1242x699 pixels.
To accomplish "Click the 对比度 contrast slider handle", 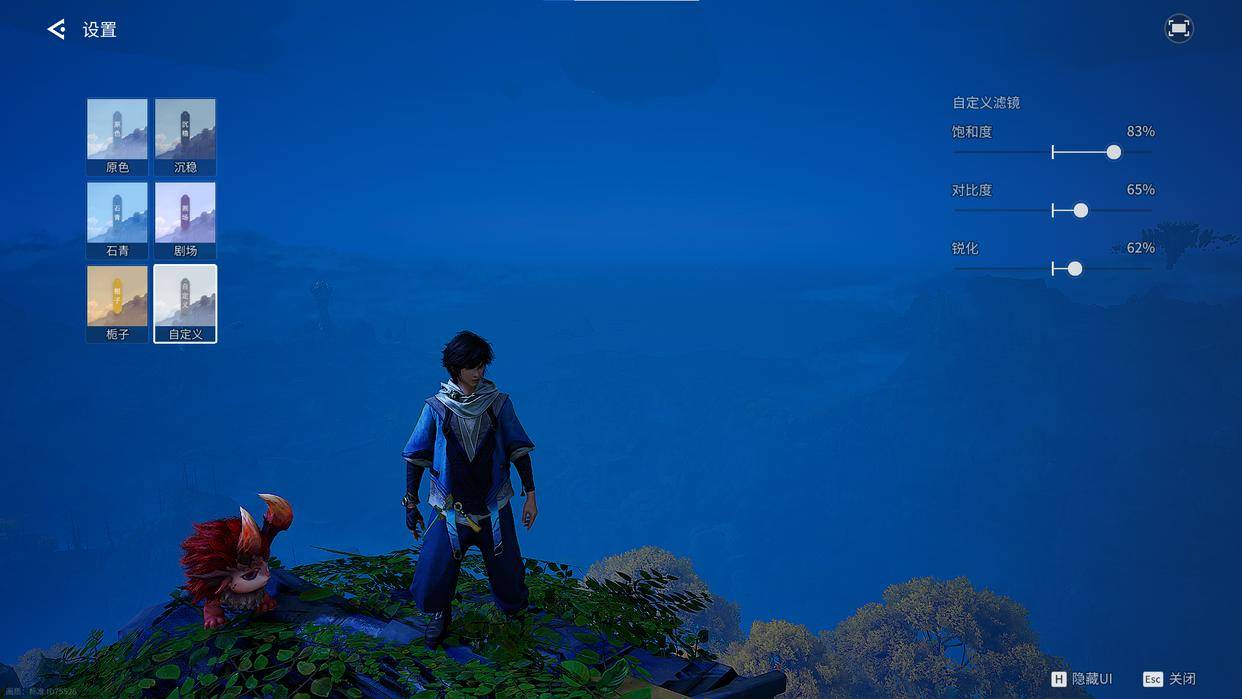I will point(1080,210).
